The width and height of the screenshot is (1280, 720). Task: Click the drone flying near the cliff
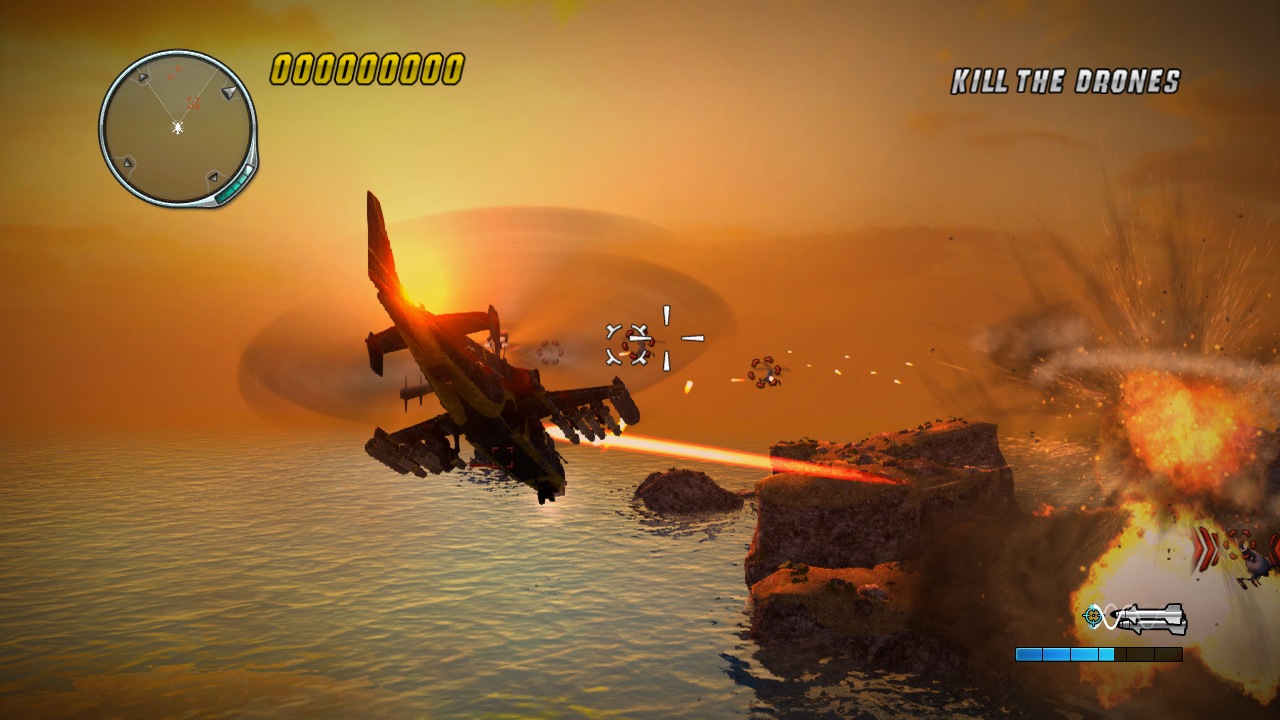(765, 372)
